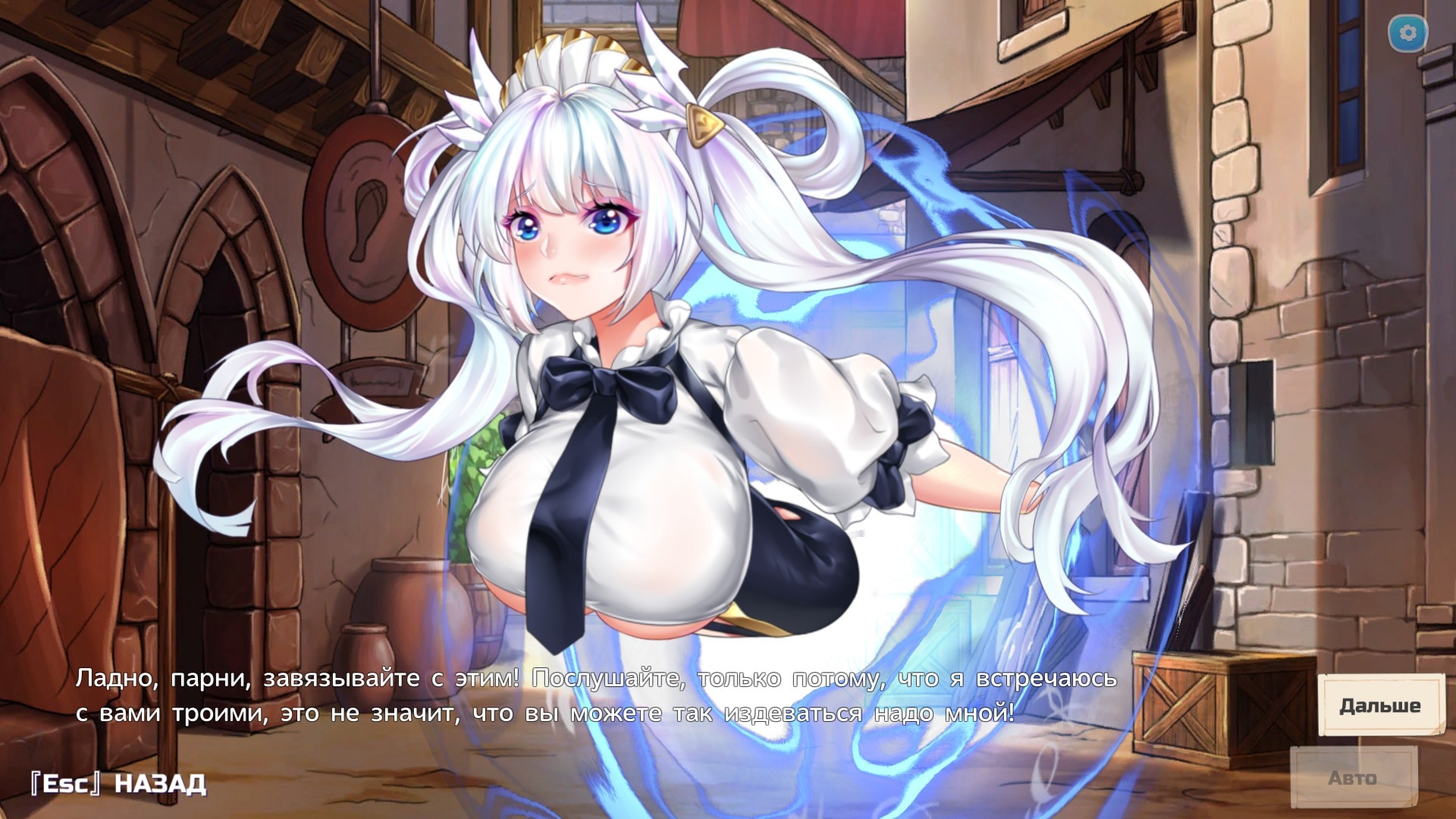Click the Дальше paper-styled label
Image resolution: width=1456 pixels, height=819 pixels.
(1379, 704)
